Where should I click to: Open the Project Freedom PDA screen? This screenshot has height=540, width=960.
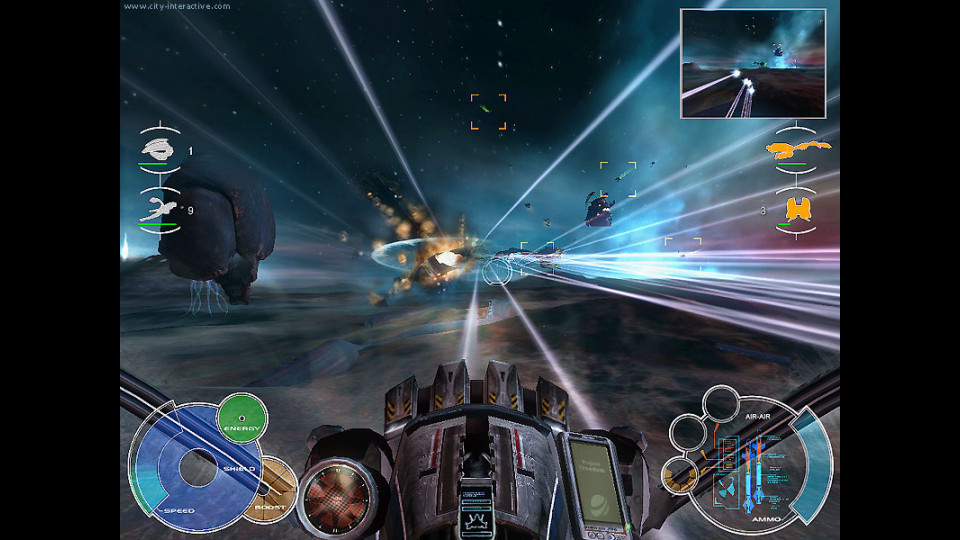tap(596, 480)
